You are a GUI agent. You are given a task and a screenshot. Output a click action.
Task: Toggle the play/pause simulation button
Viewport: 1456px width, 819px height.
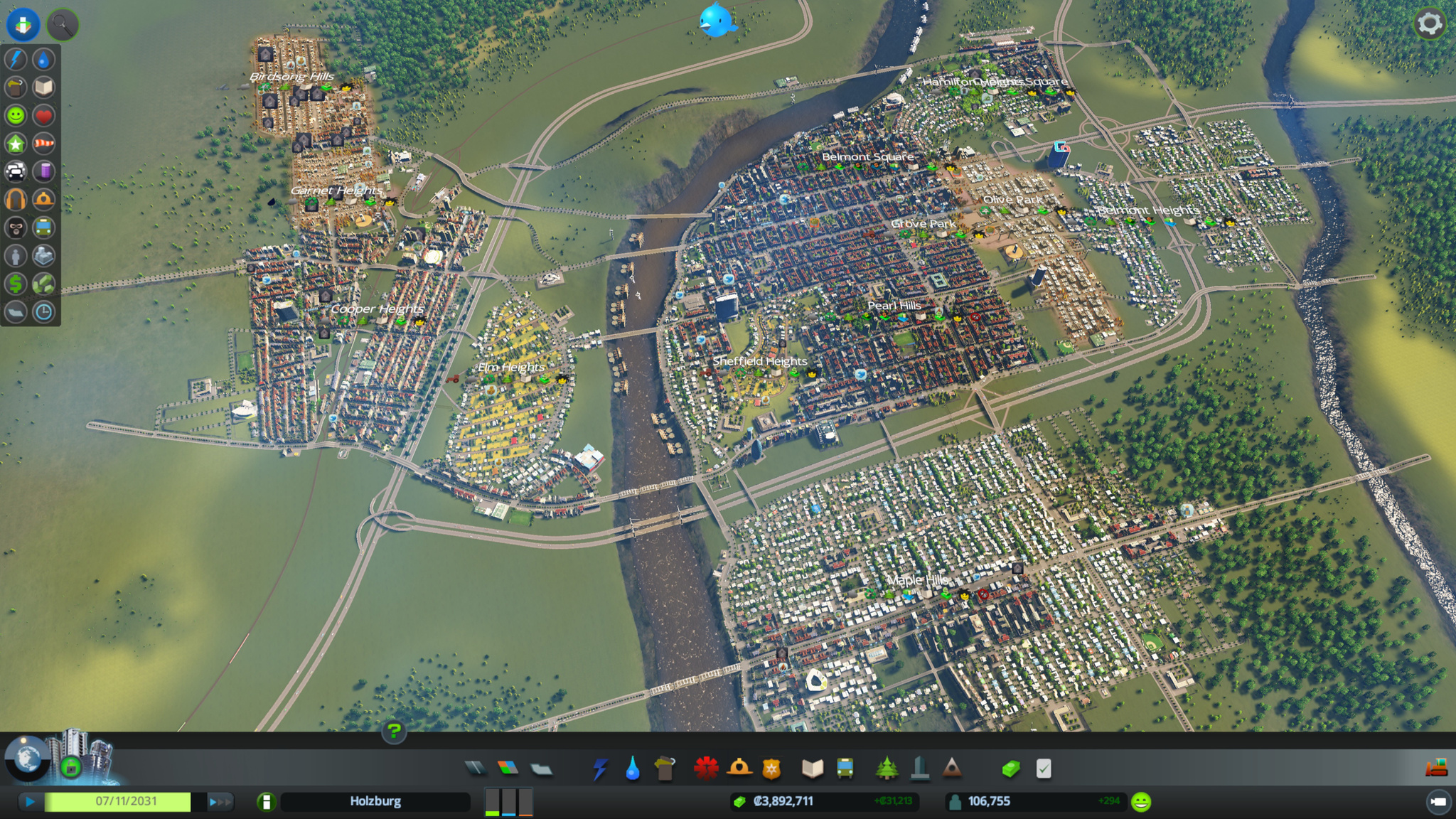click(31, 802)
